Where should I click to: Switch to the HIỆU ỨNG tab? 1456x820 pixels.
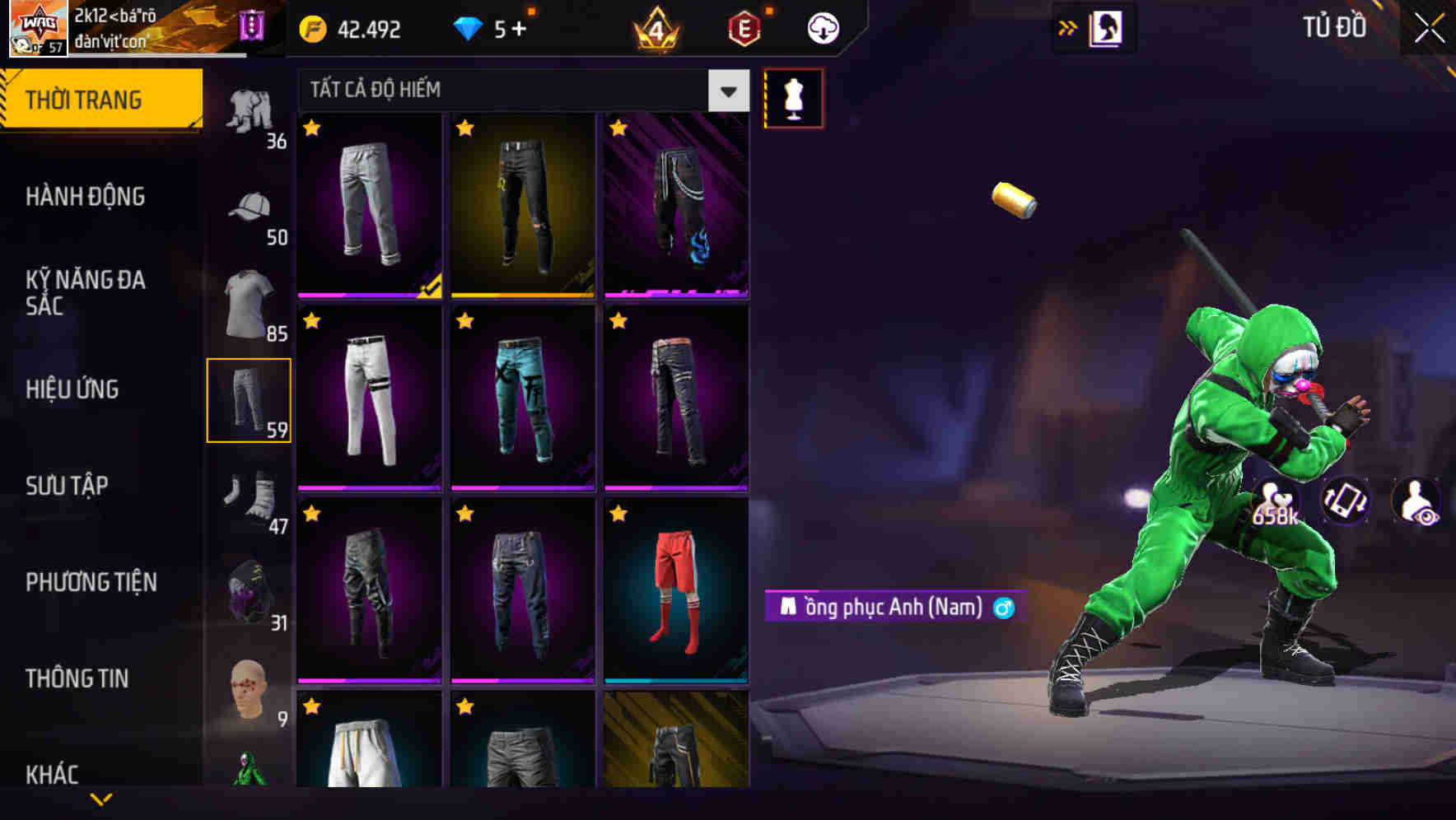pos(72,389)
